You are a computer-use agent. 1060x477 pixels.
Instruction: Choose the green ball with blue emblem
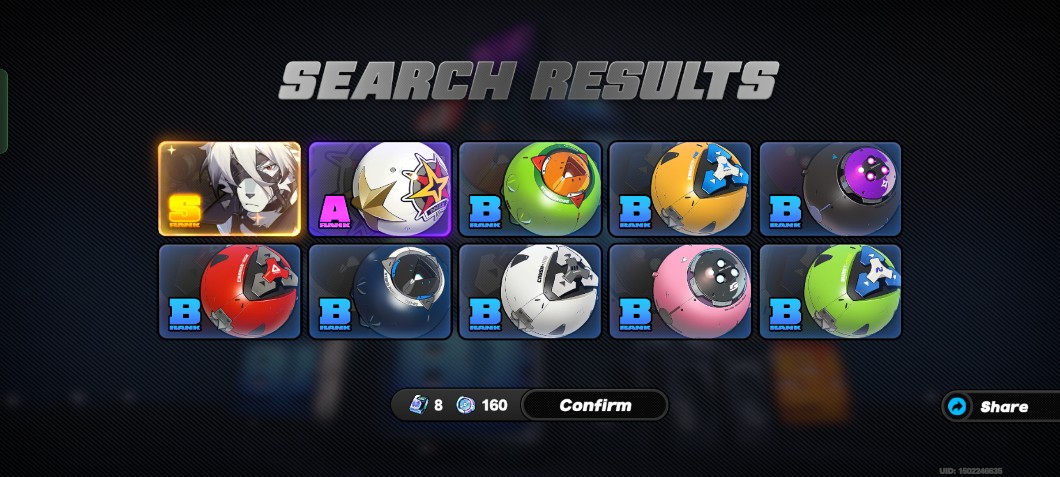tap(830, 291)
